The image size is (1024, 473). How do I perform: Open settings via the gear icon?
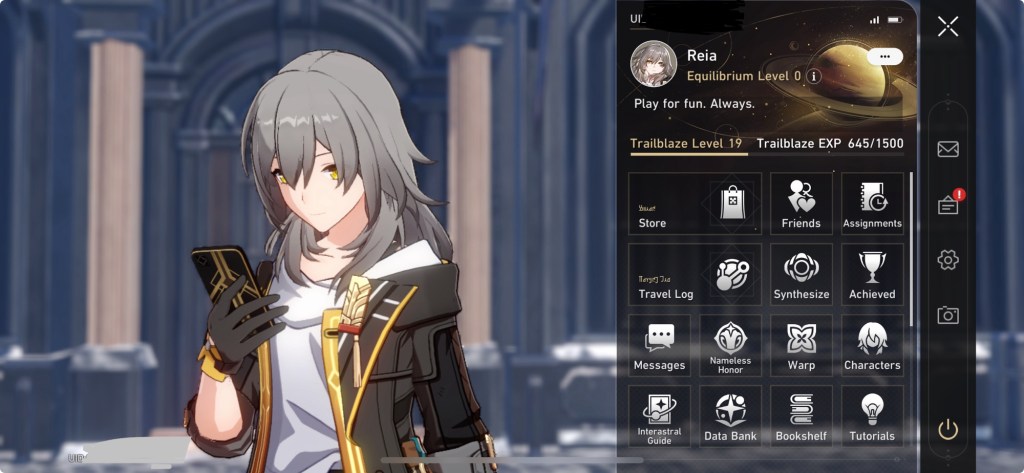point(948,260)
